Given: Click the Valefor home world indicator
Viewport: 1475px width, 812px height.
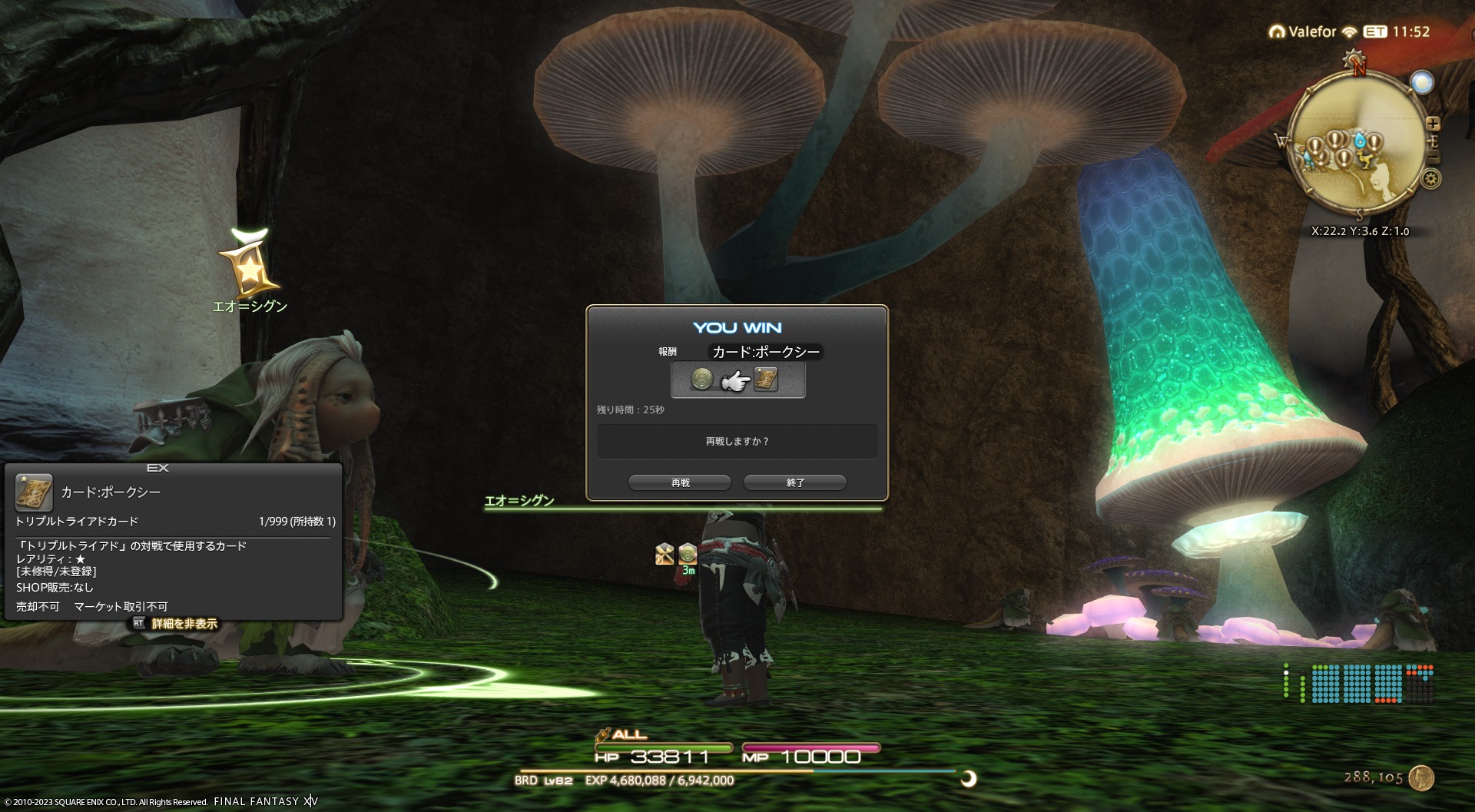Looking at the screenshot, I should click(1304, 31).
